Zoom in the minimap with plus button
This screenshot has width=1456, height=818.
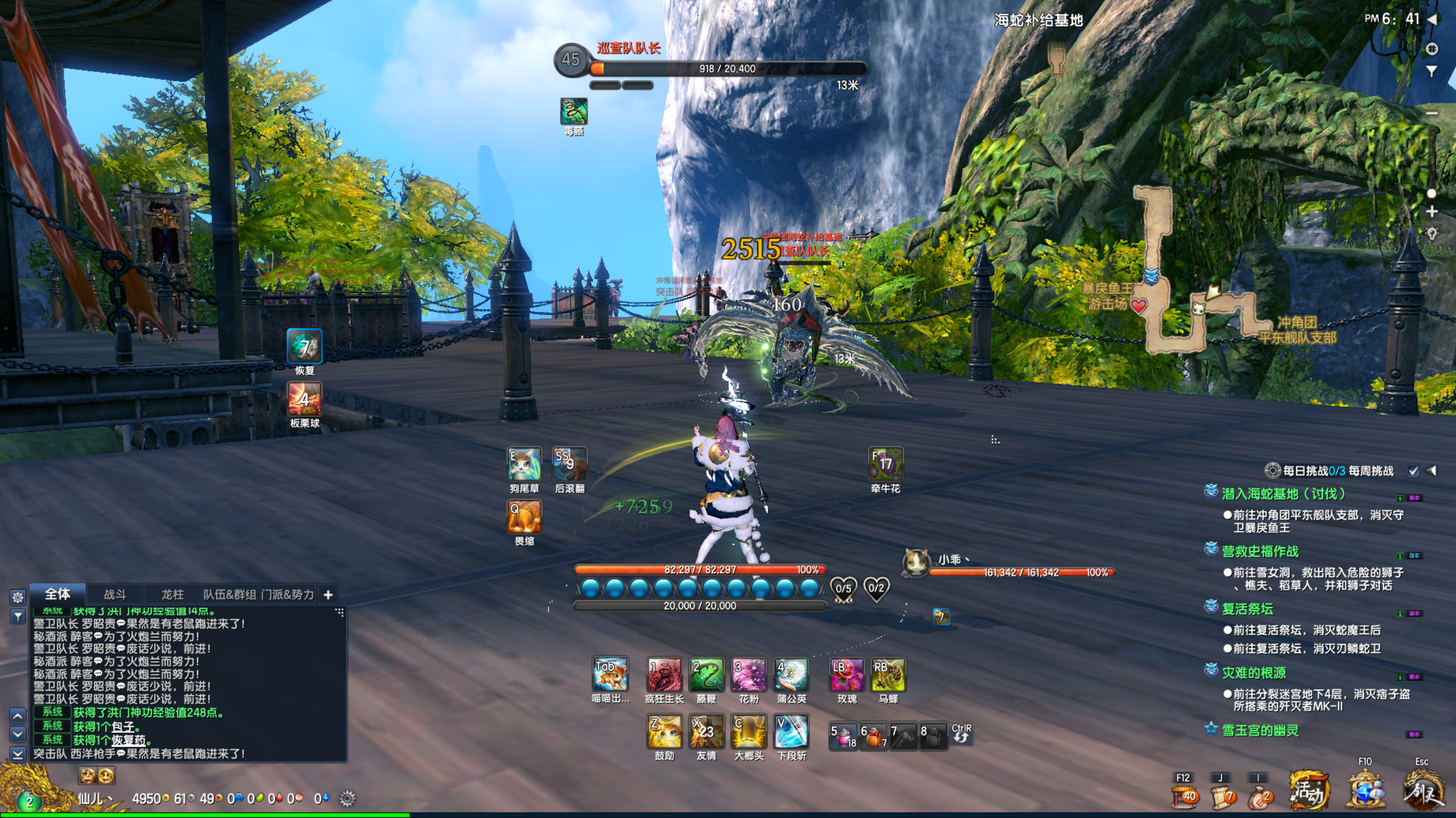1432,211
